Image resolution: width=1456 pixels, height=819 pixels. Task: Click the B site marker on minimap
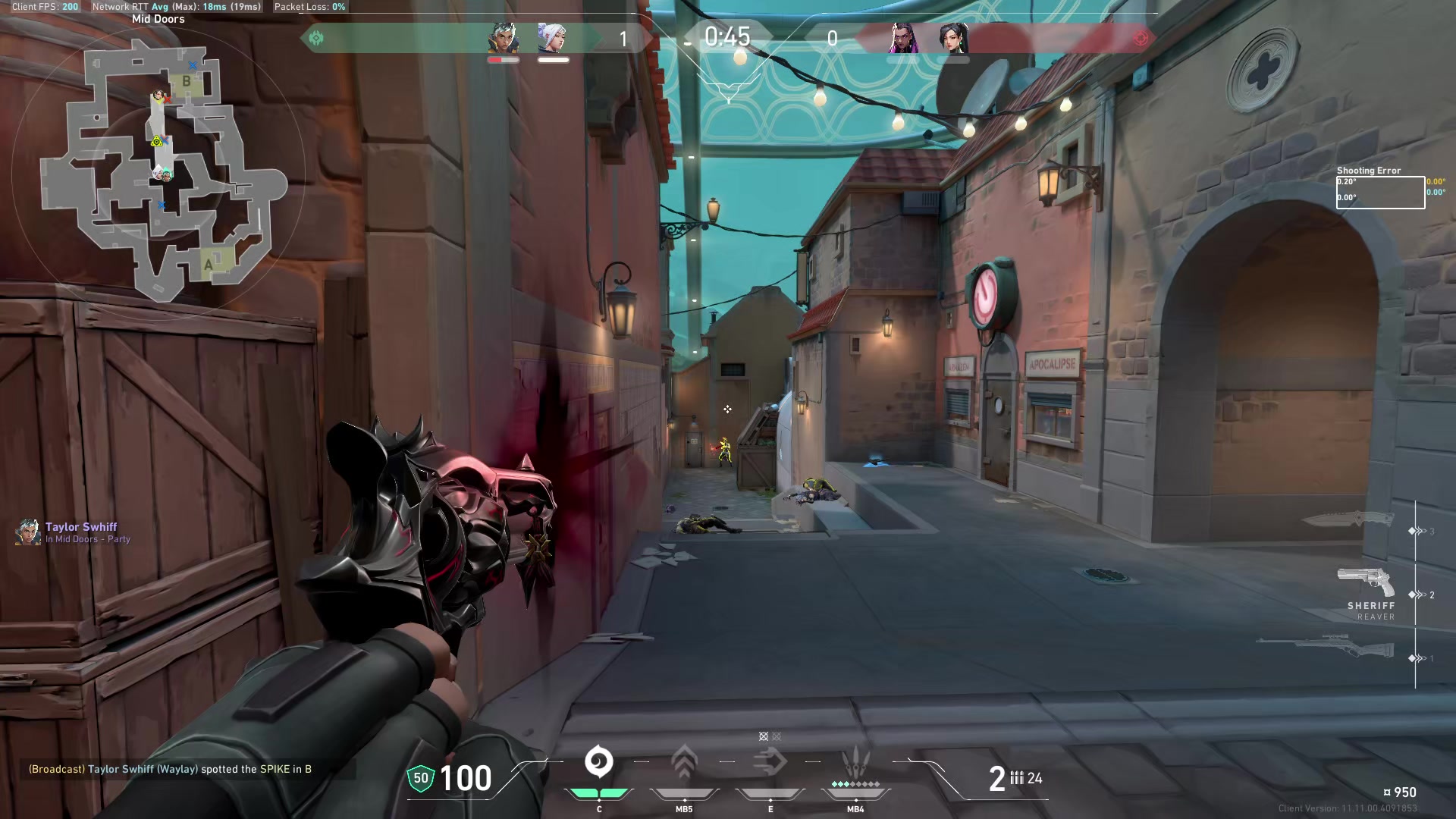click(187, 82)
